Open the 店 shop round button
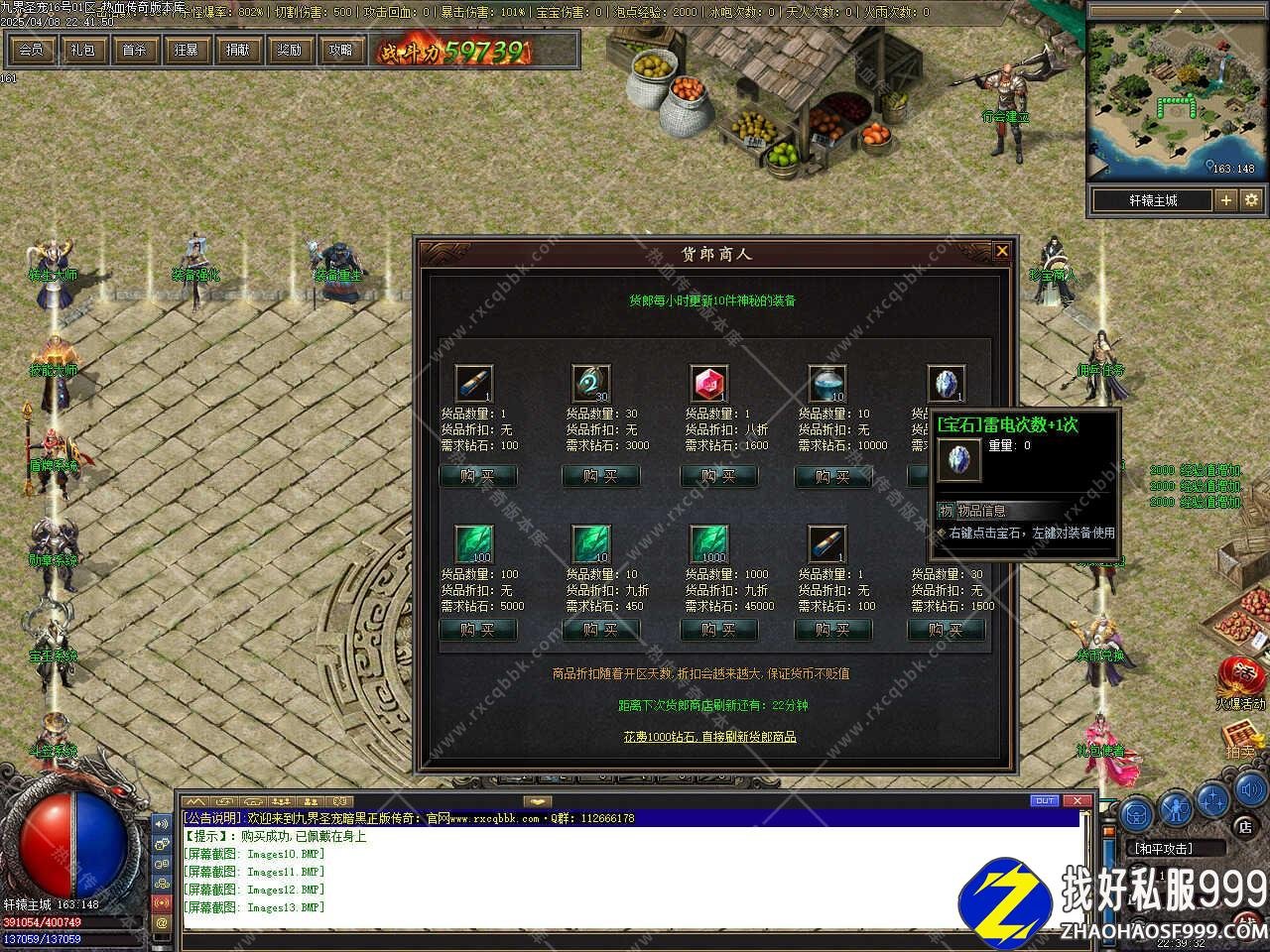 (1245, 825)
